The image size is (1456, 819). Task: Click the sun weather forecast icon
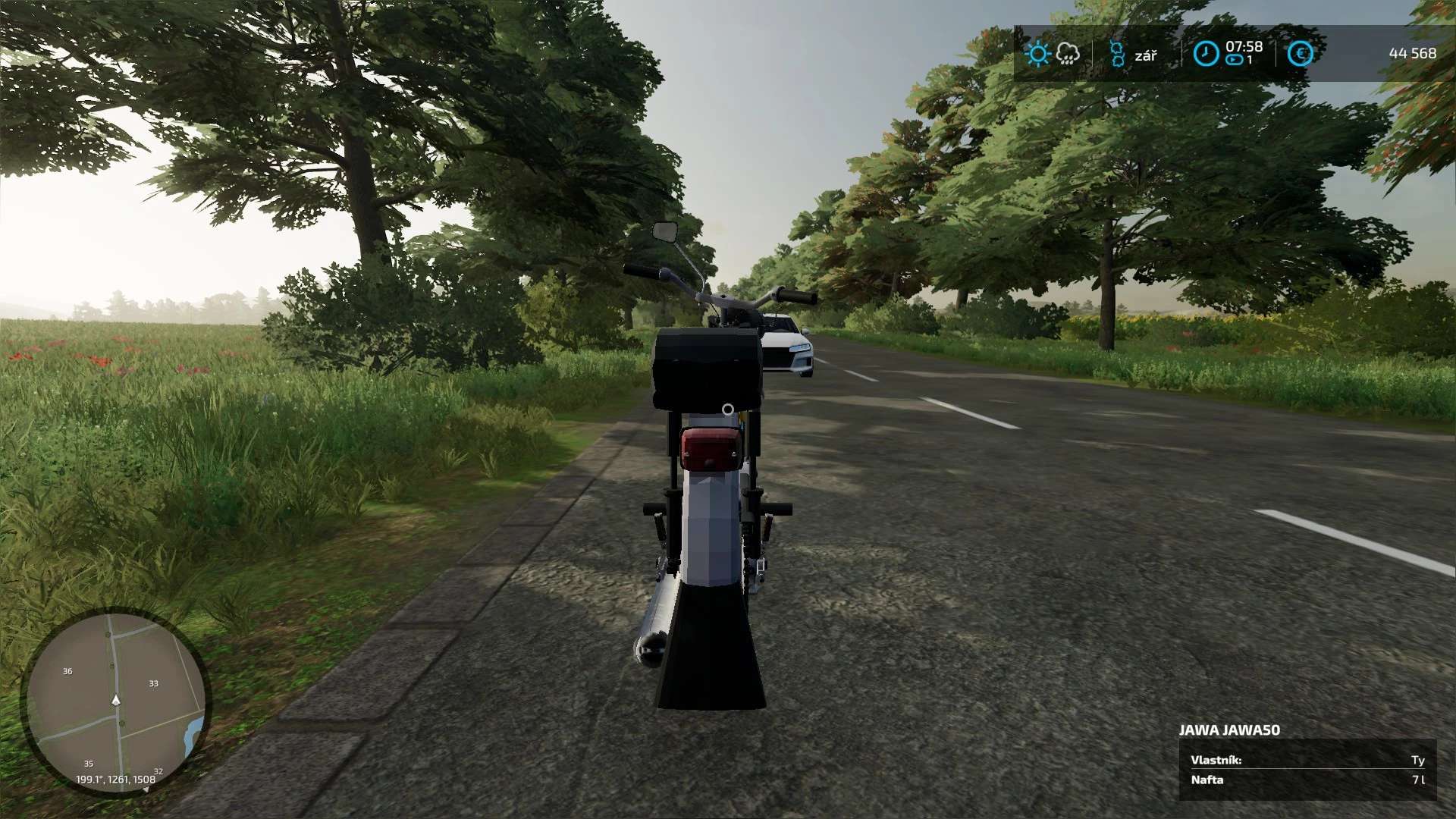[x=1037, y=54]
